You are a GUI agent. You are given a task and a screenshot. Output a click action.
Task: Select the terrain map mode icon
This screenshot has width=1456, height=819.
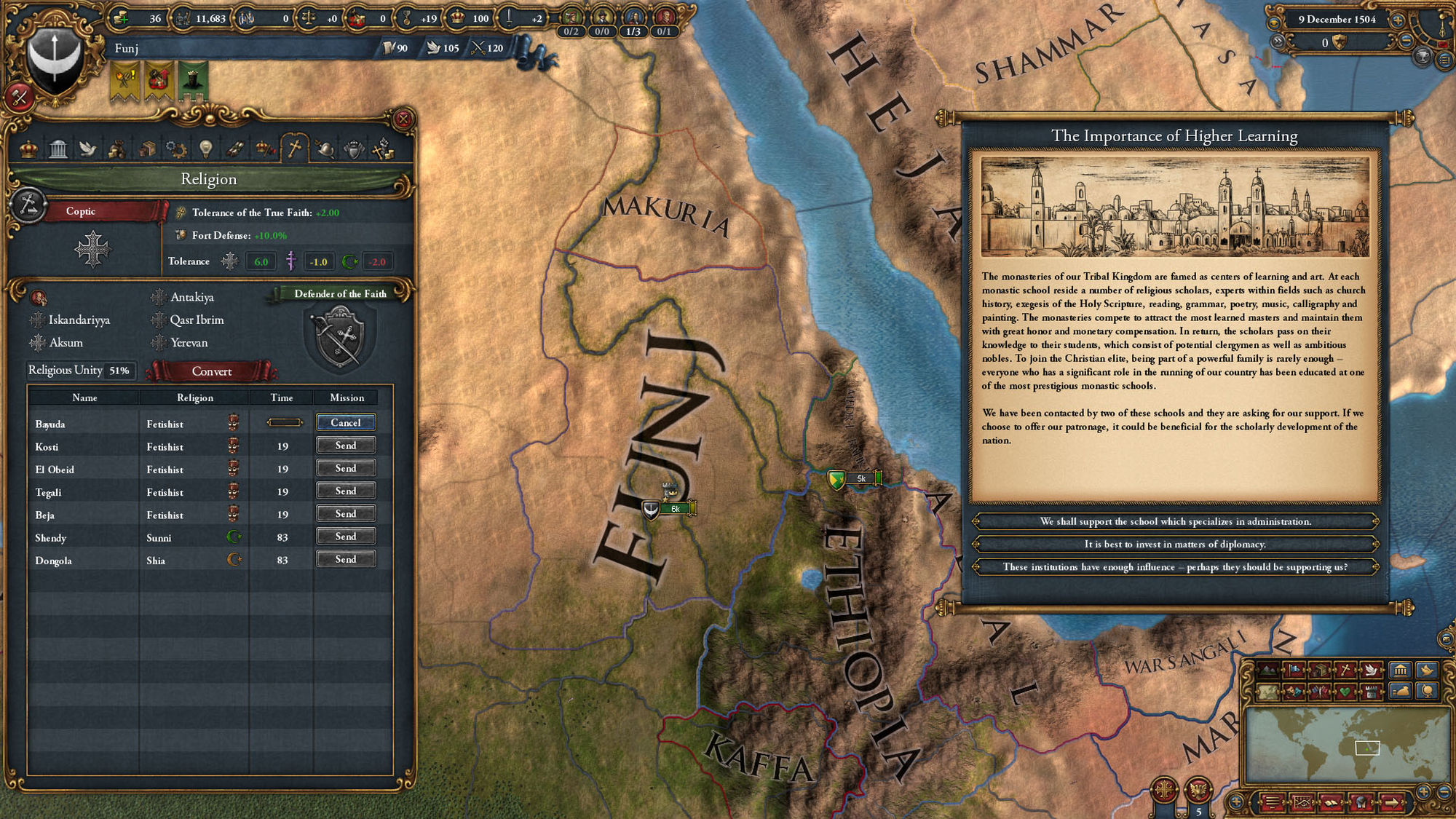click(x=1267, y=670)
